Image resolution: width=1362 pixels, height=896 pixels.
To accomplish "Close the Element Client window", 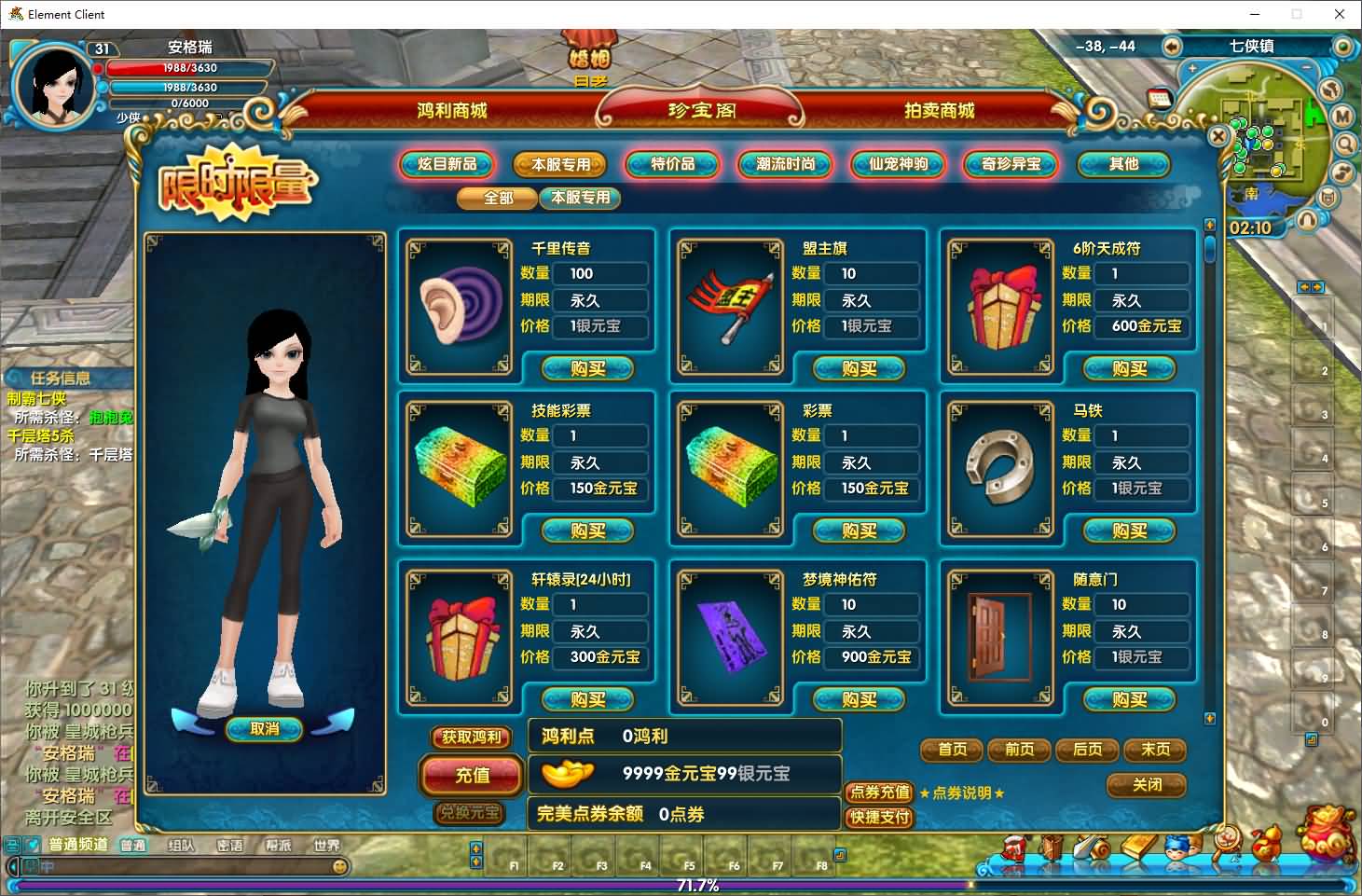I will [1340, 14].
